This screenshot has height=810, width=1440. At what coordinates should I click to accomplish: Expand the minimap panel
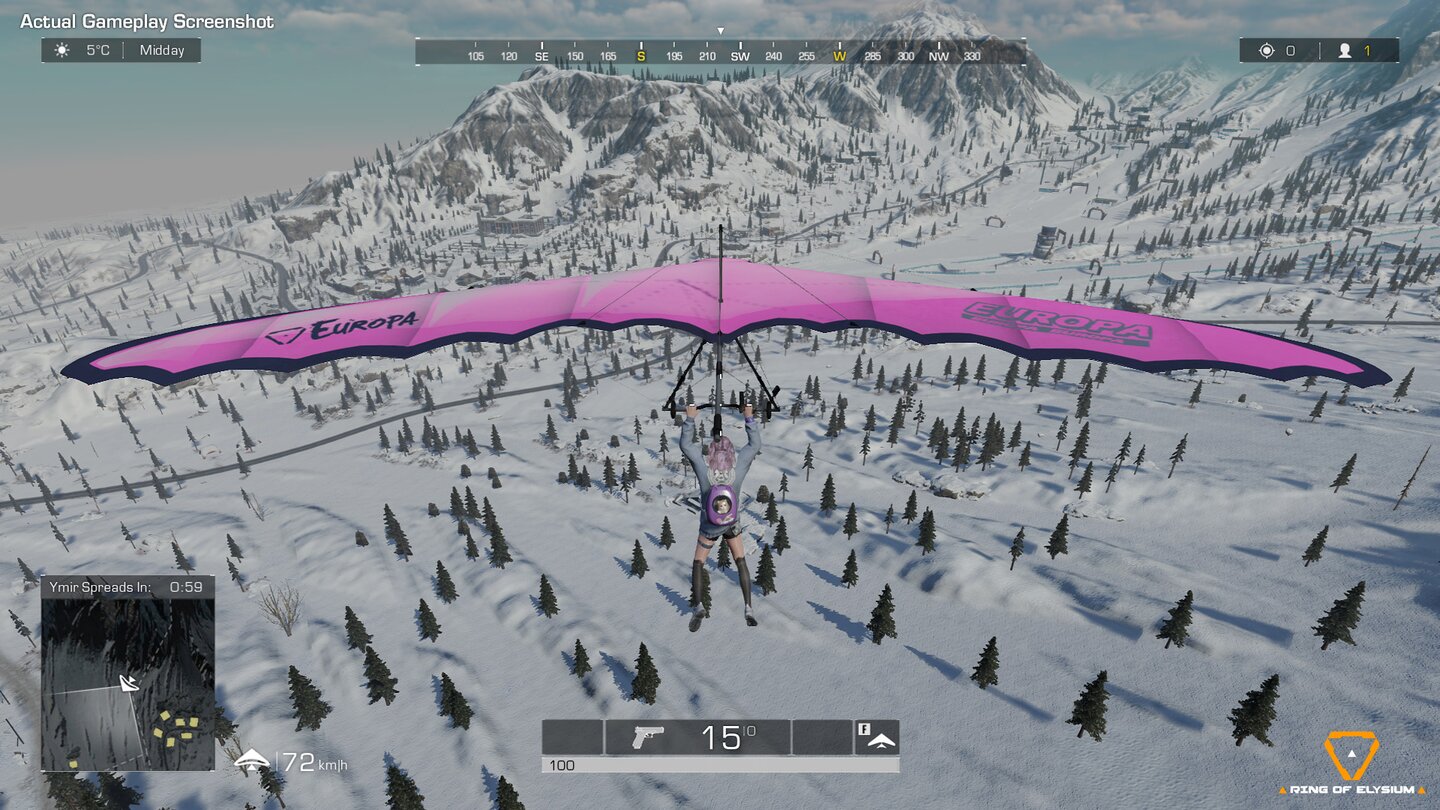click(x=130, y=680)
